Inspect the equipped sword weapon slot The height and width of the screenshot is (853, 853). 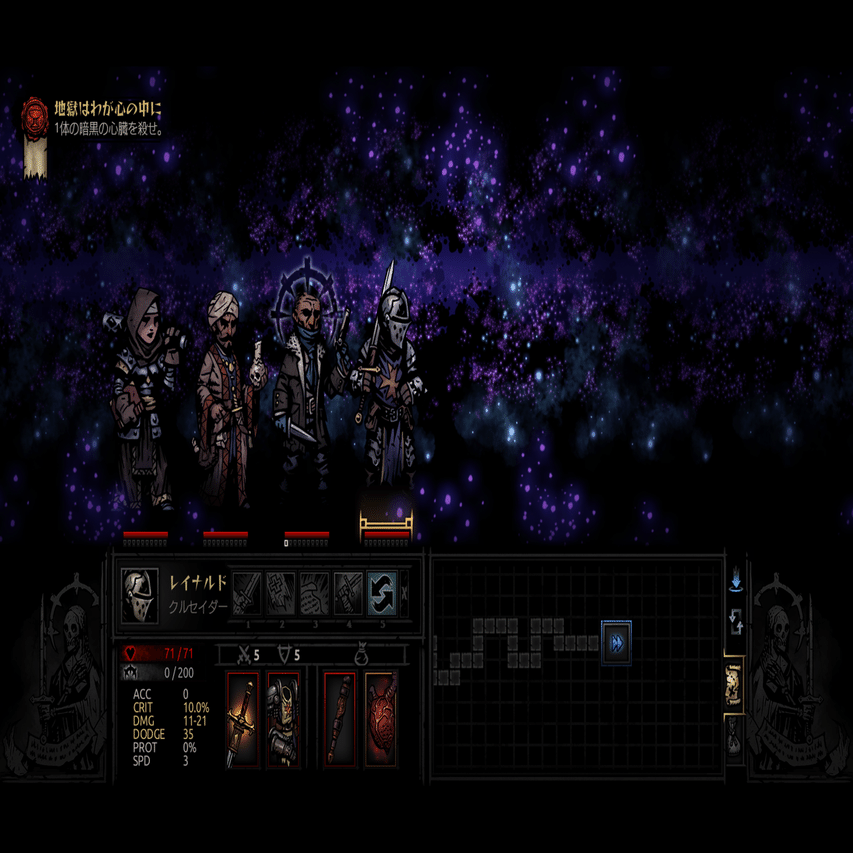pos(243,719)
